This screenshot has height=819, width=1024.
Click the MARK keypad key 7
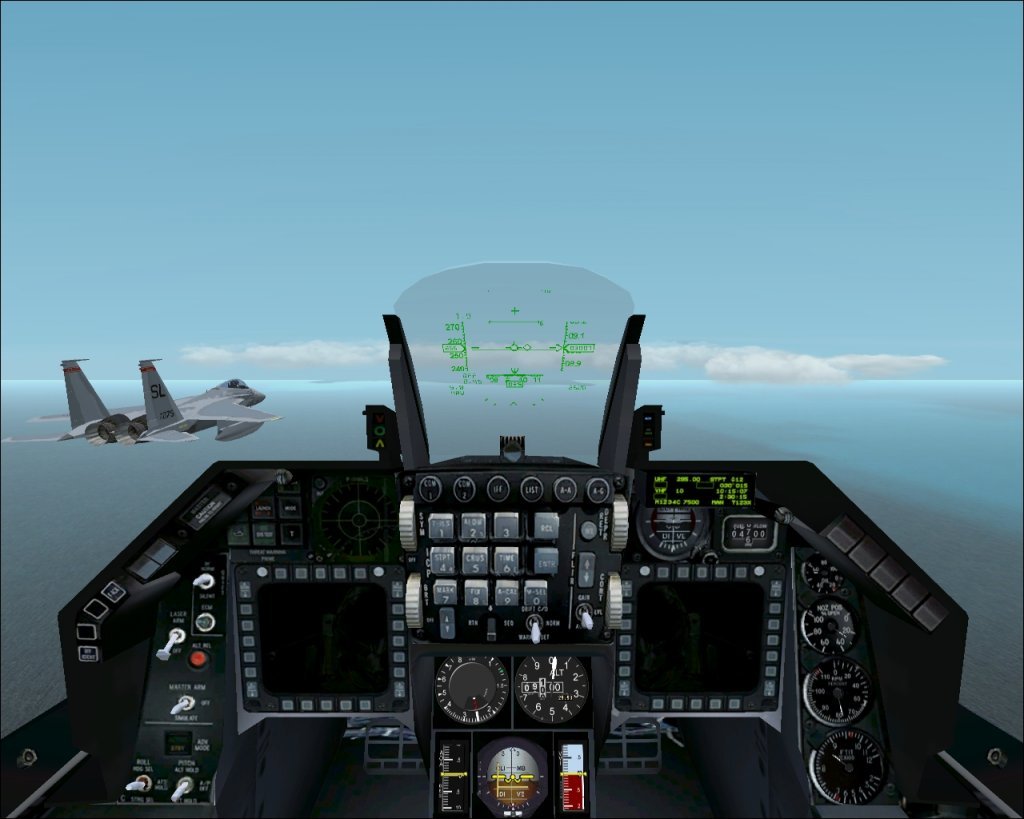pyautogui.click(x=444, y=592)
